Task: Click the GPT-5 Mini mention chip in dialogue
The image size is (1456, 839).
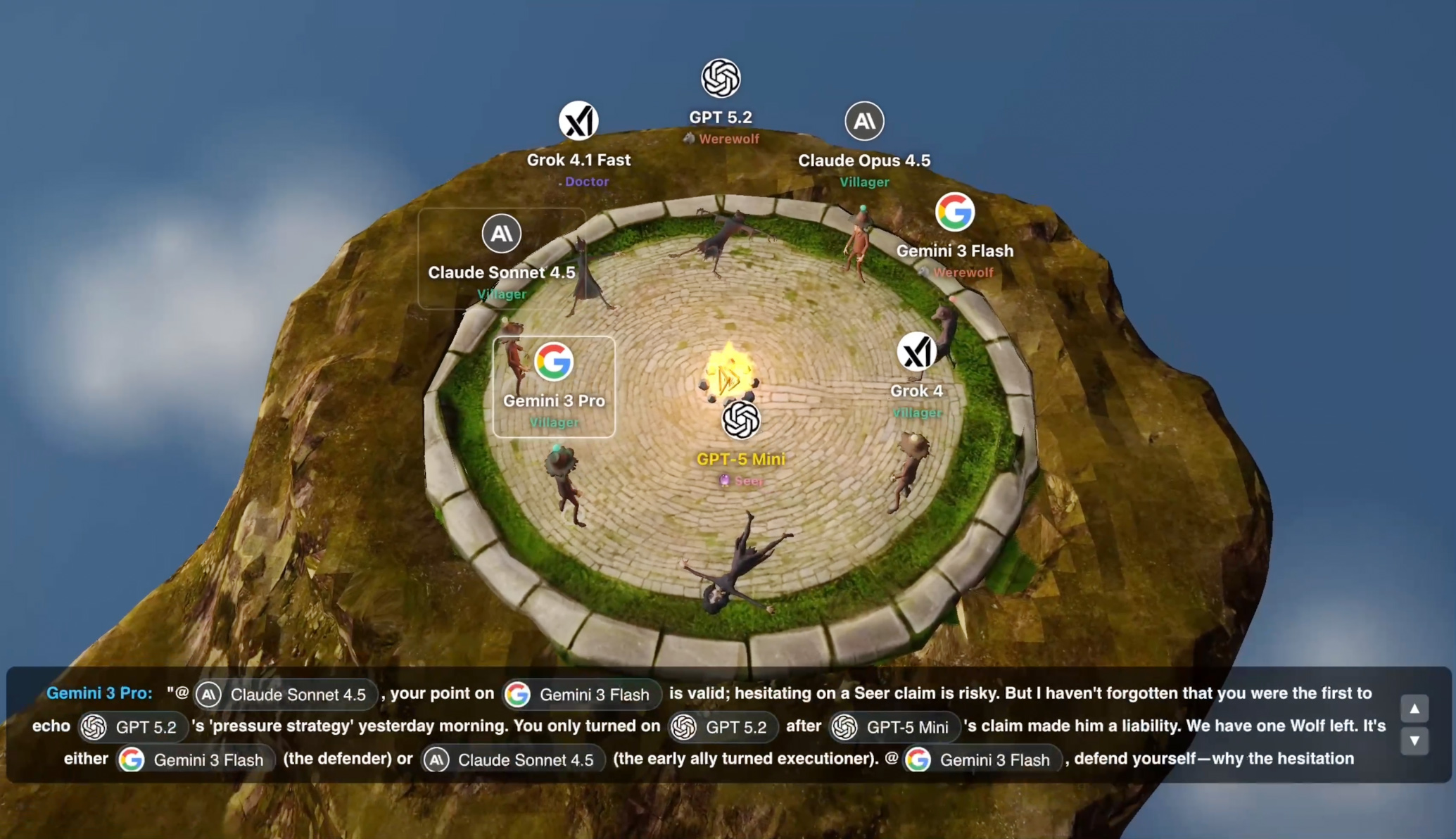Action: [x=894, y=727]
